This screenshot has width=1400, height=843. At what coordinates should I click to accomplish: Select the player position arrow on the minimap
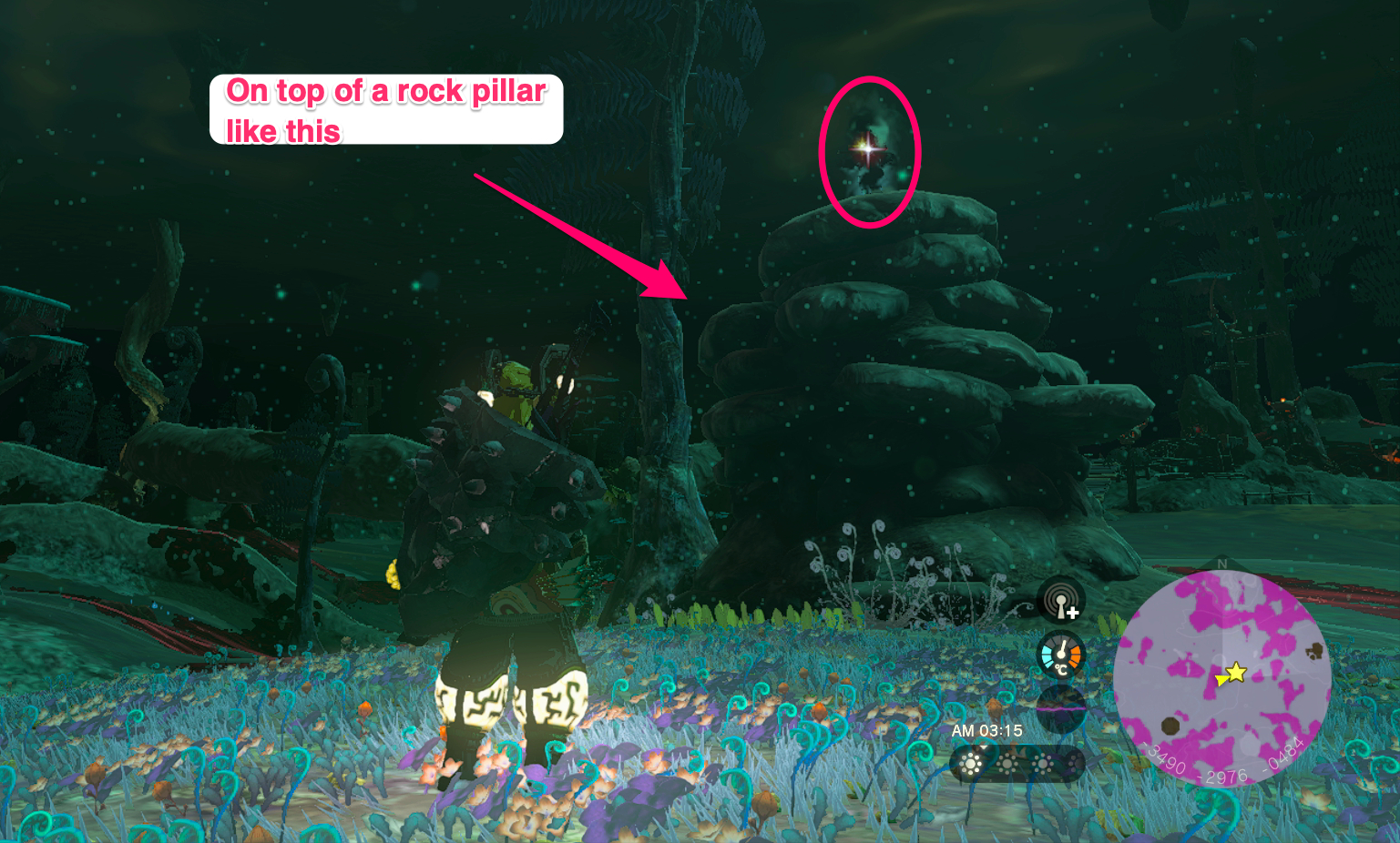pos(1221,681)
